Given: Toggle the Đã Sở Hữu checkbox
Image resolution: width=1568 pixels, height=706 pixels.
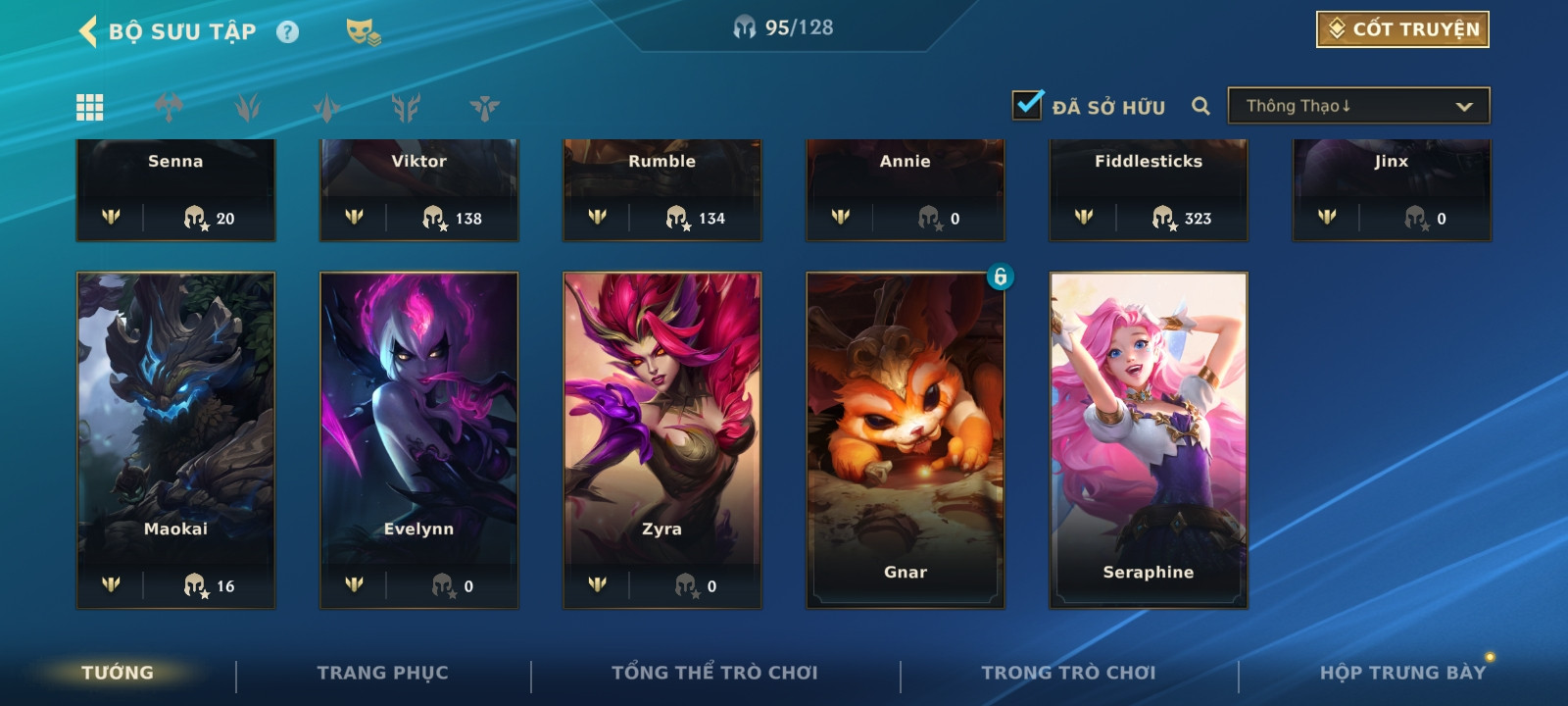Looking at the screenshot, I should [1027, 105].
